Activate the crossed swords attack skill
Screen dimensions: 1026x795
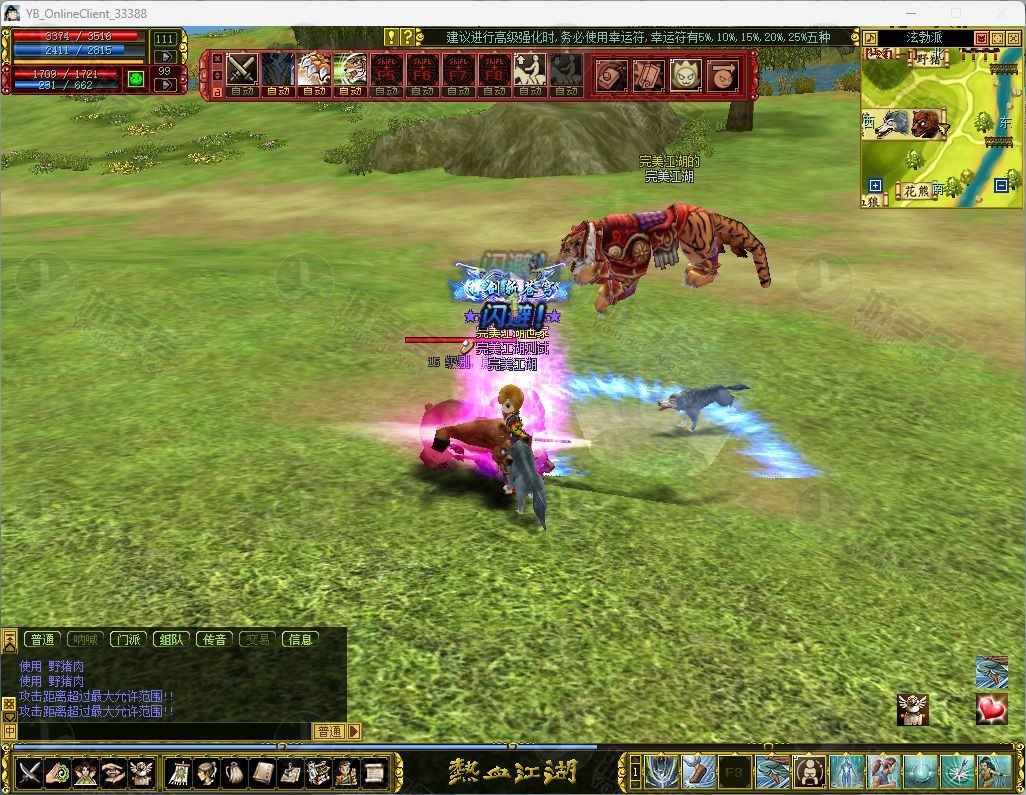tap(242, 69)
